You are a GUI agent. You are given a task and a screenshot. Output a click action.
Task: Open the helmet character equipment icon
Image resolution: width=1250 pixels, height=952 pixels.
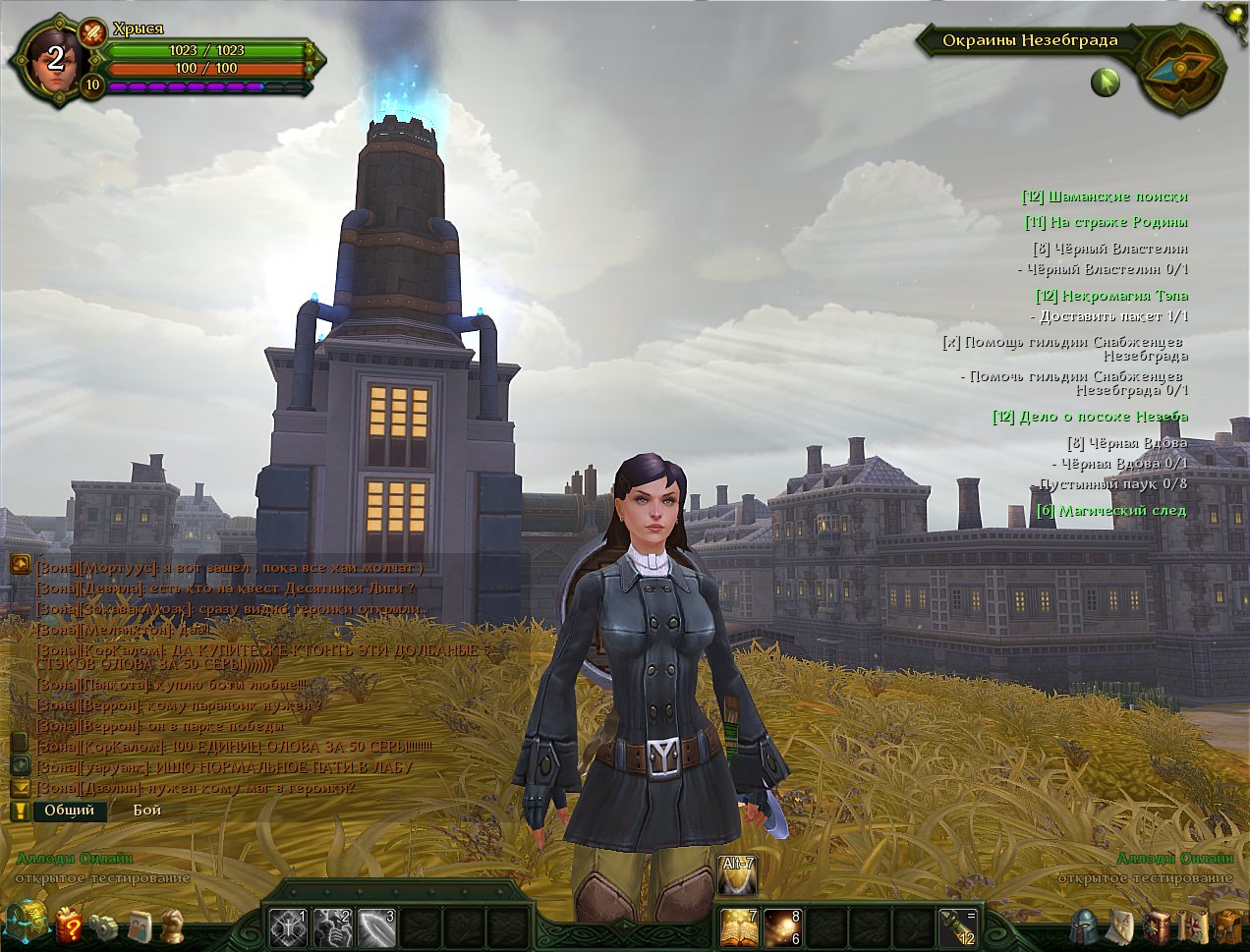1086,925
